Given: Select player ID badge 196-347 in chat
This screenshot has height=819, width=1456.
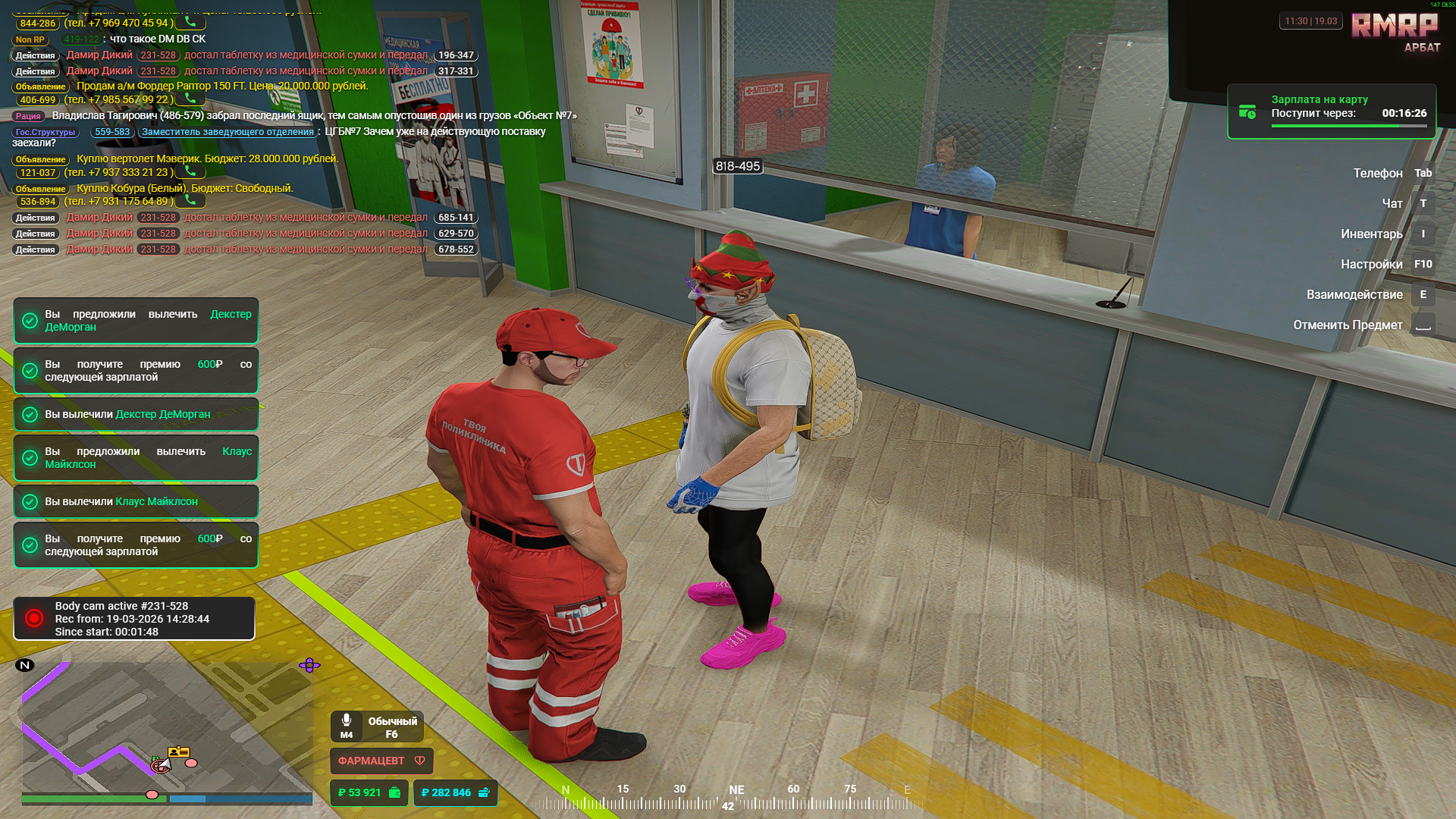Looking at the screenshot, I should tap(456, 55).
